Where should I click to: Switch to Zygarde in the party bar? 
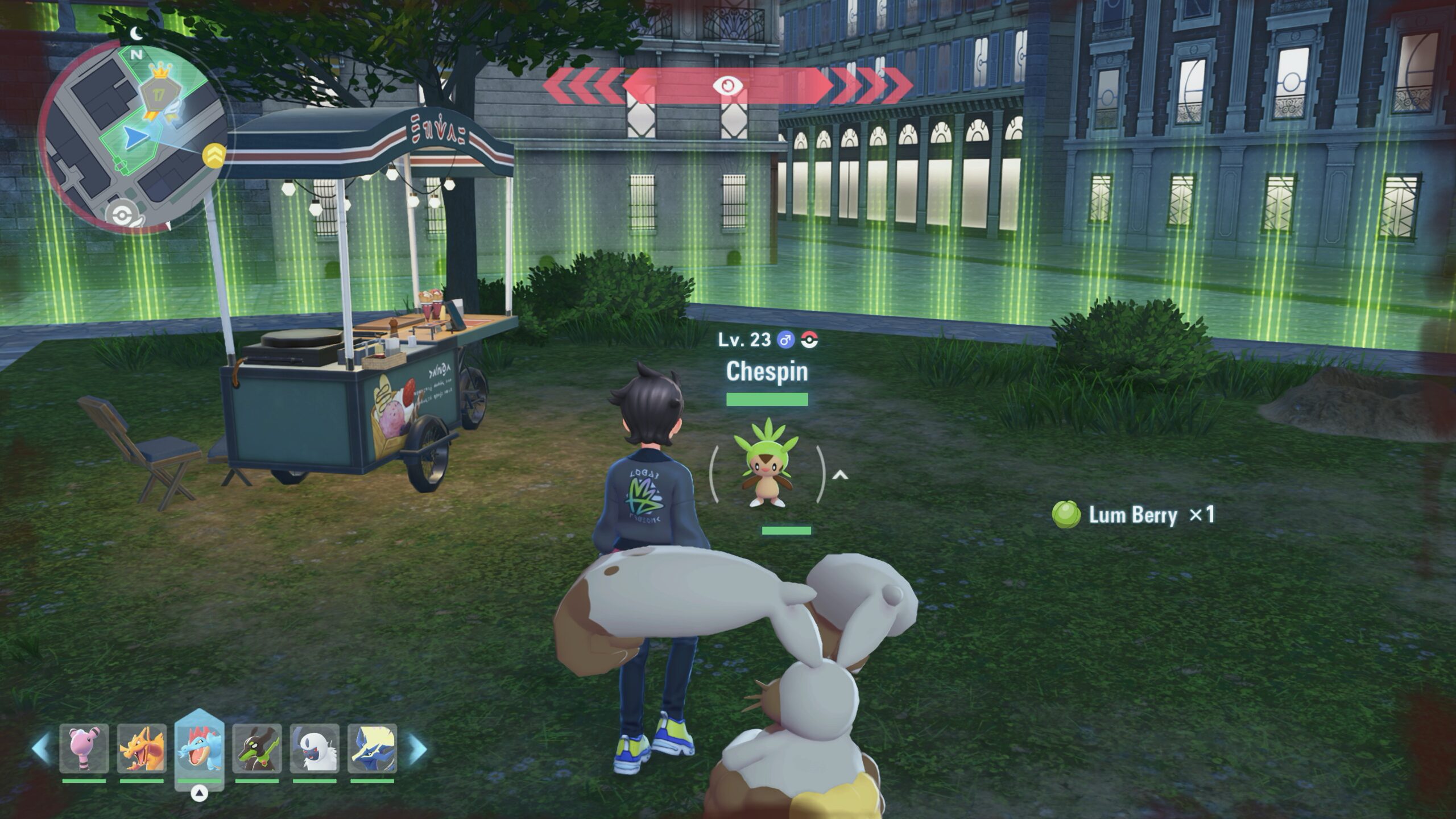point(257,748)
